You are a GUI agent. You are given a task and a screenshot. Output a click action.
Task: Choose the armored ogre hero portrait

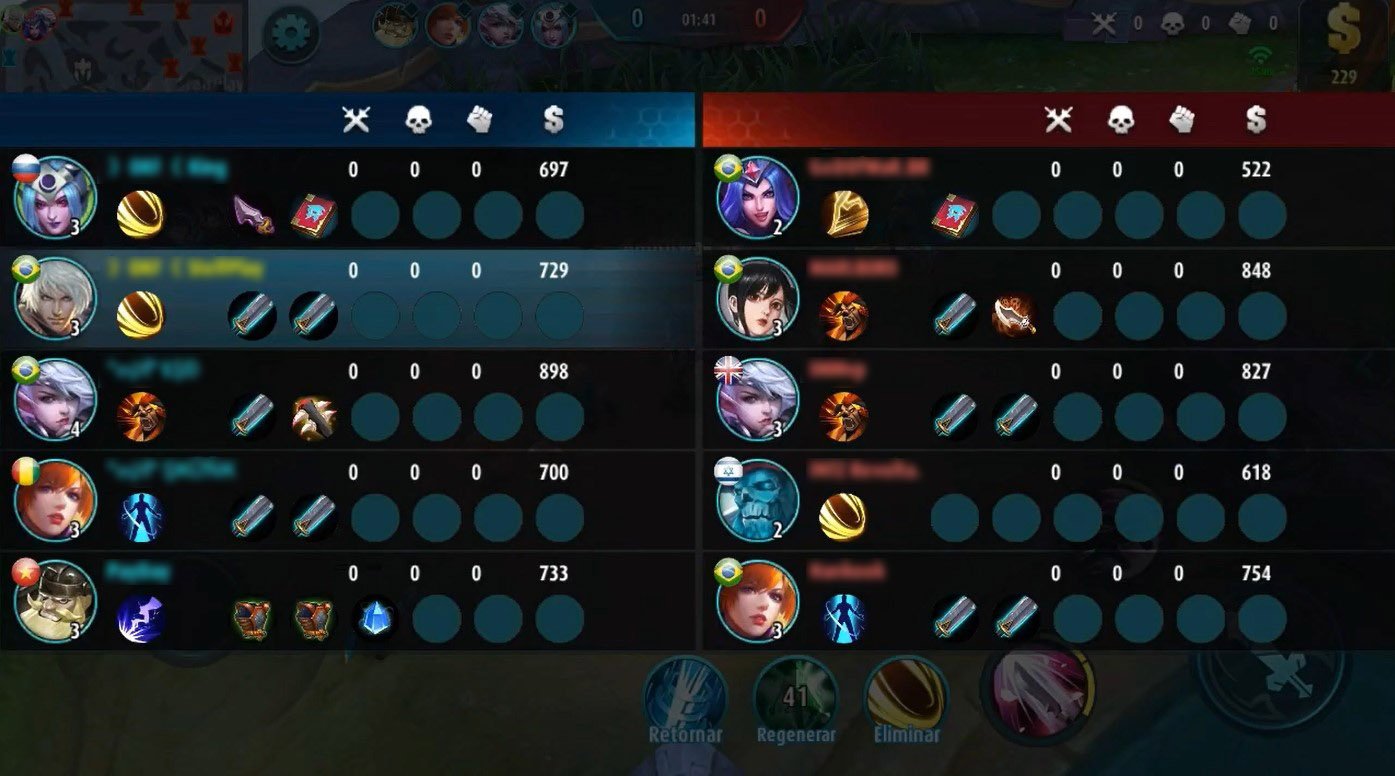(55, 601)
